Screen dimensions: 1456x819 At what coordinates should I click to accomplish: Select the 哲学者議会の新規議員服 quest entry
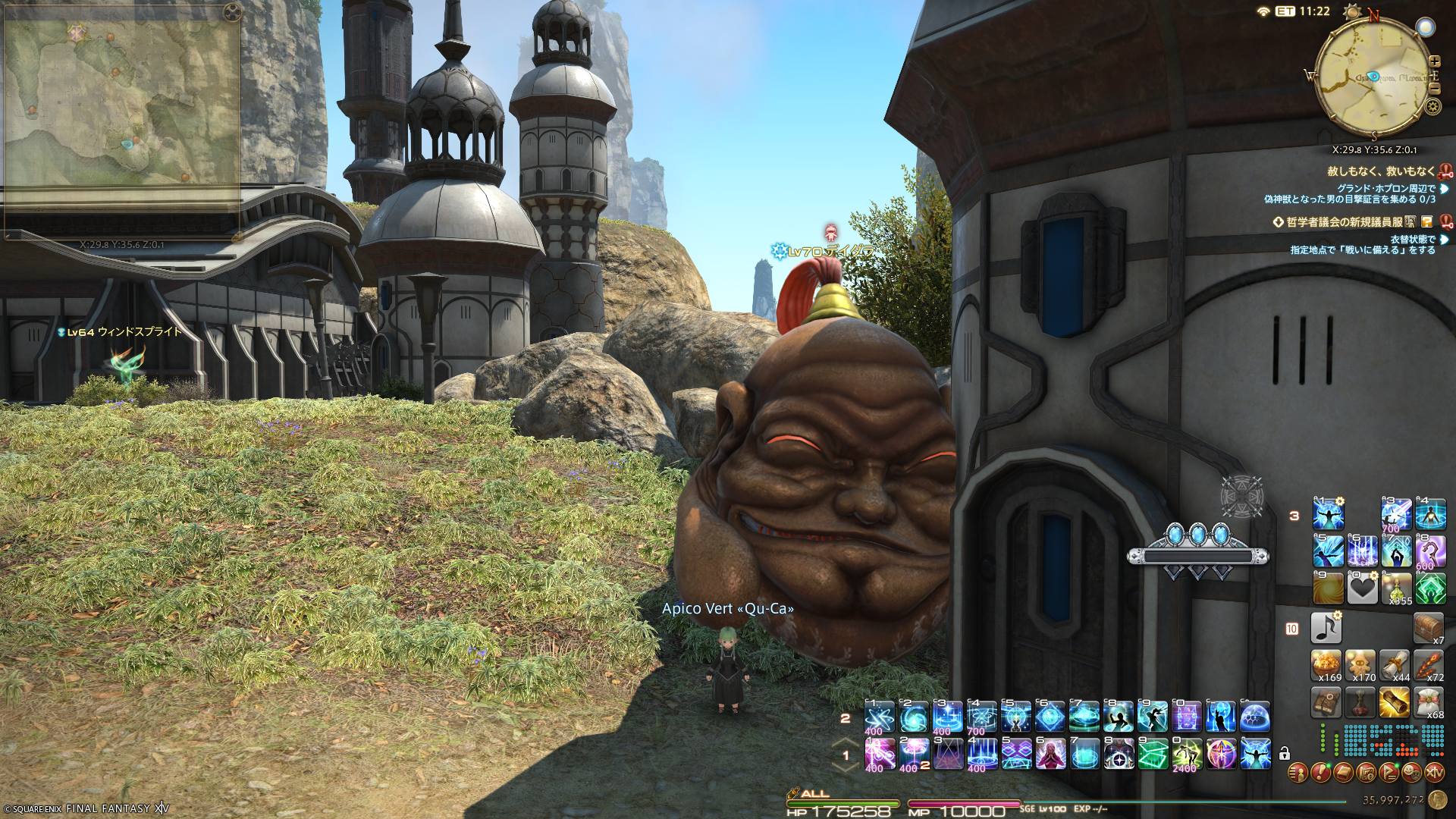(x=1344, y=222)
